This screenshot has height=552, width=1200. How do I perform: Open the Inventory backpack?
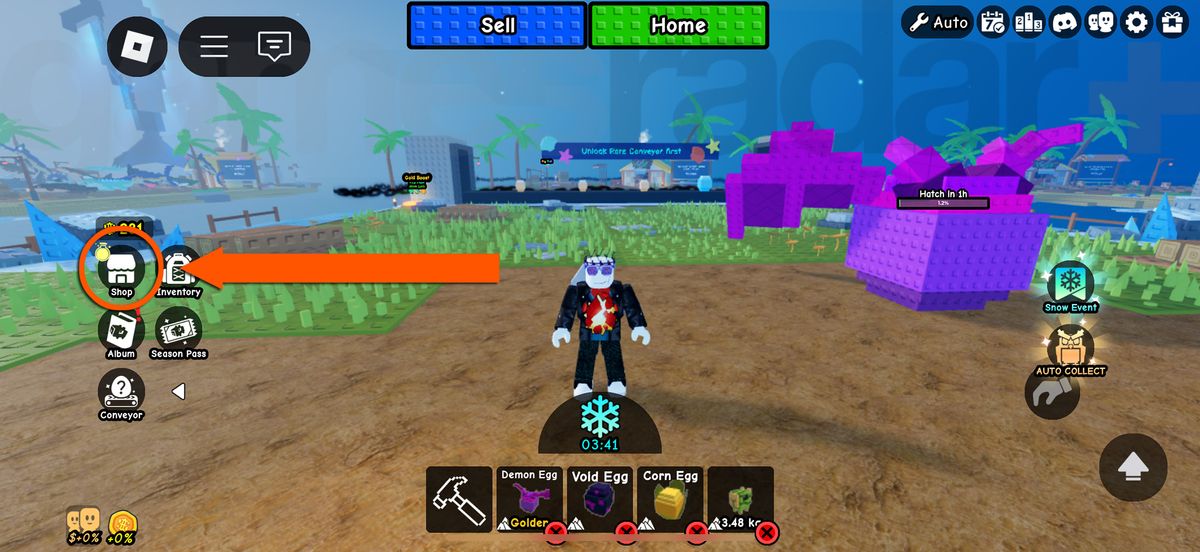(178, 270)
